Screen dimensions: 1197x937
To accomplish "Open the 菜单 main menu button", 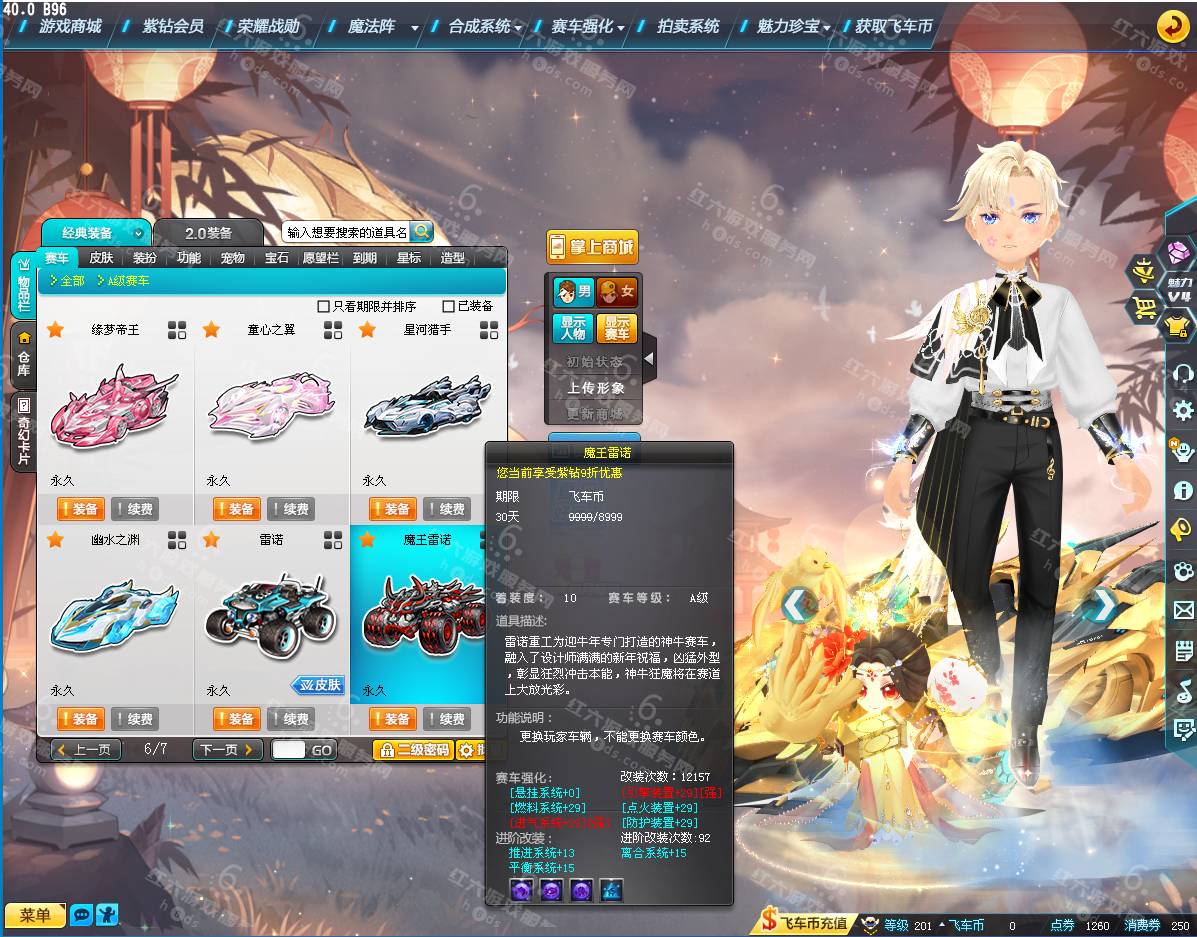I will (34, 915).
